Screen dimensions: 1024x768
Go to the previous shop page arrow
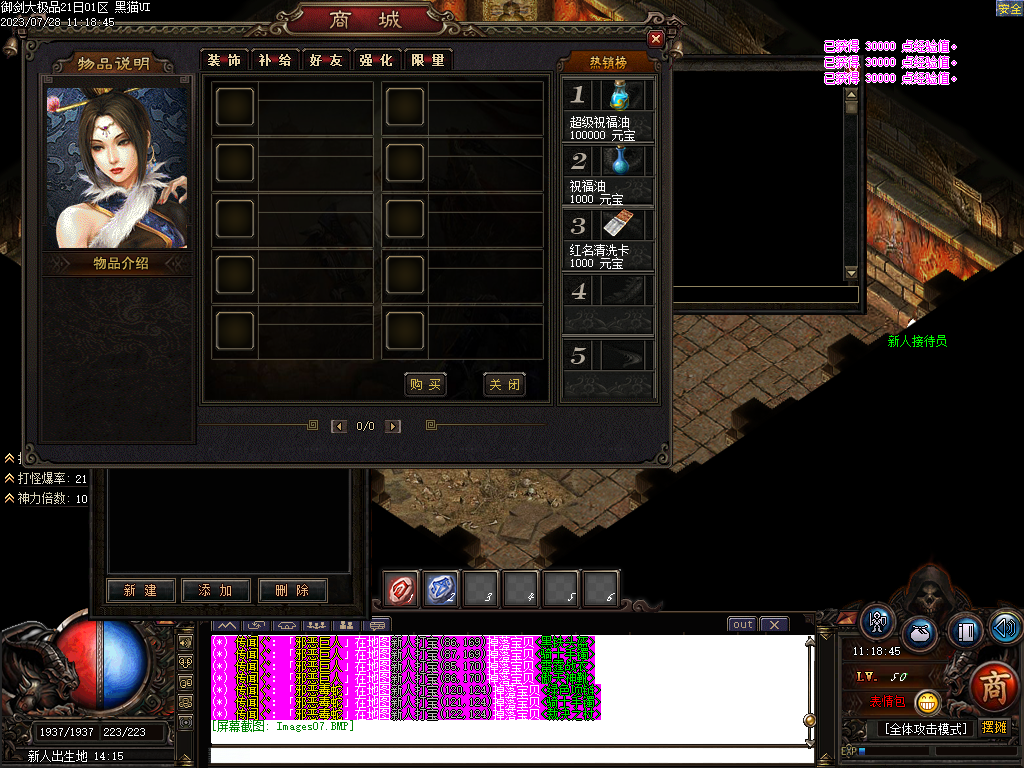[339, 426]
